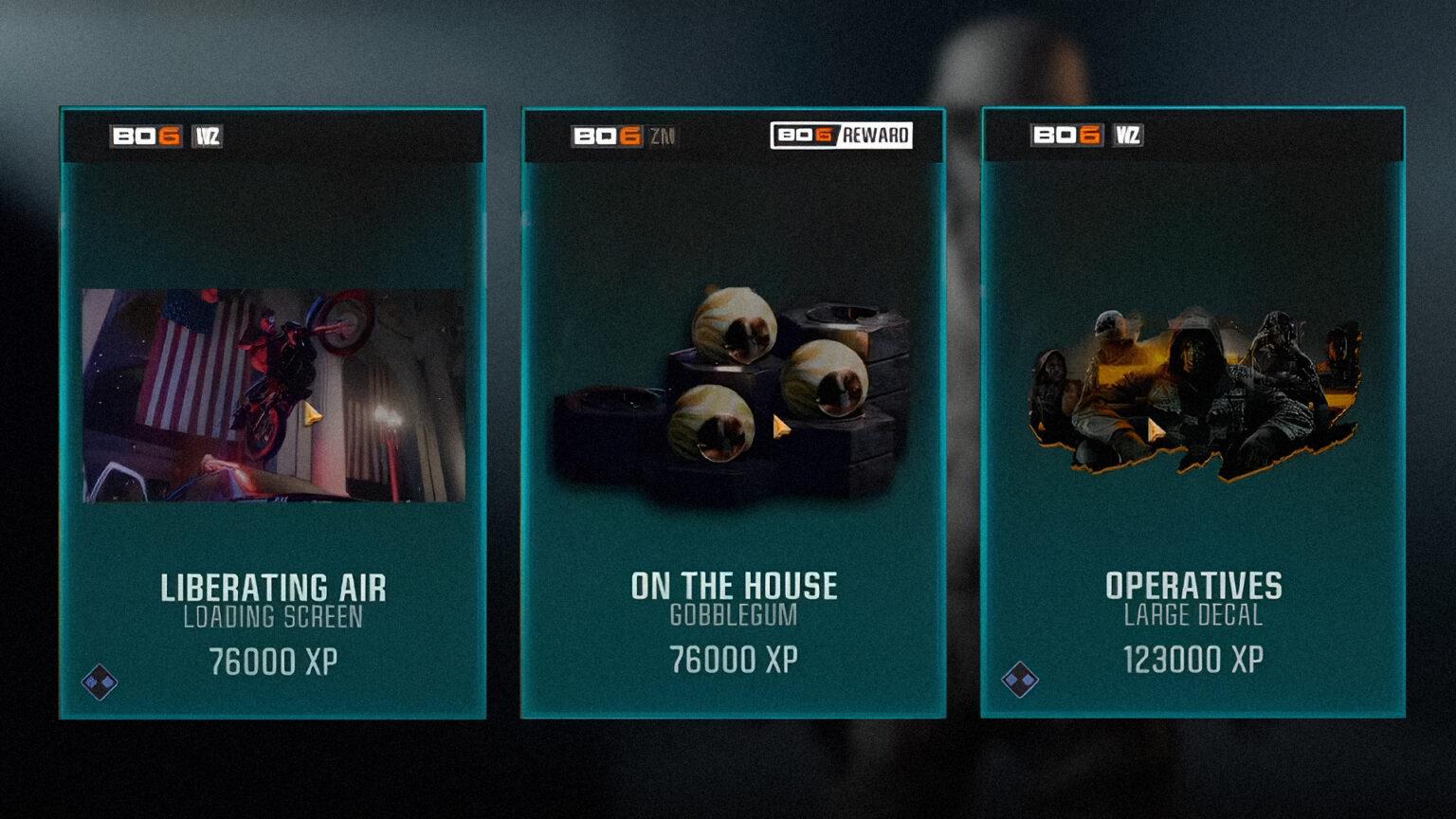The width and height of the screenshot is (1456, 819).
Task: Click the Loading Screen subtitle text
Action: coord(274,616)
